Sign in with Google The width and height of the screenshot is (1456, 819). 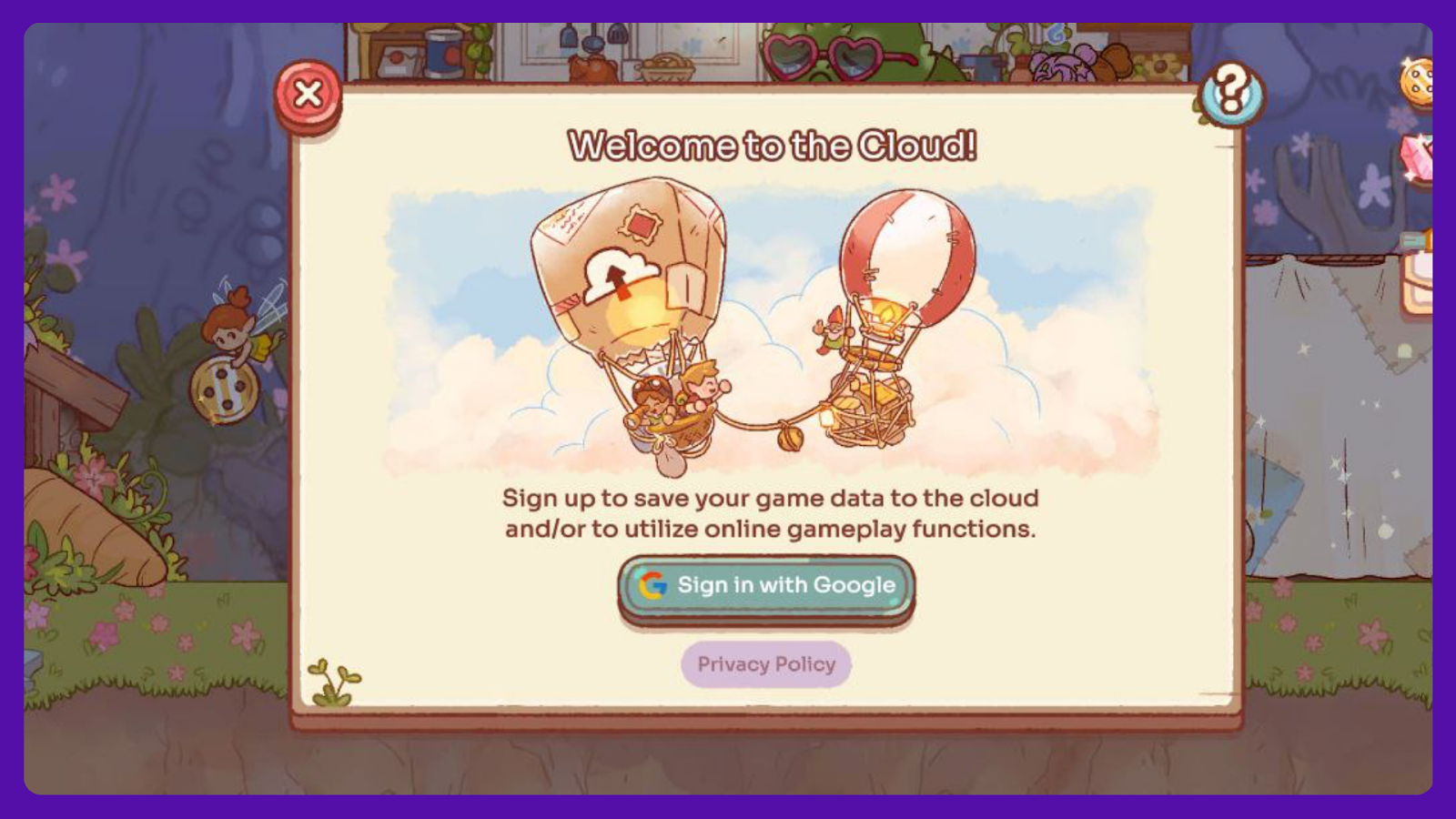coord(766,586)
